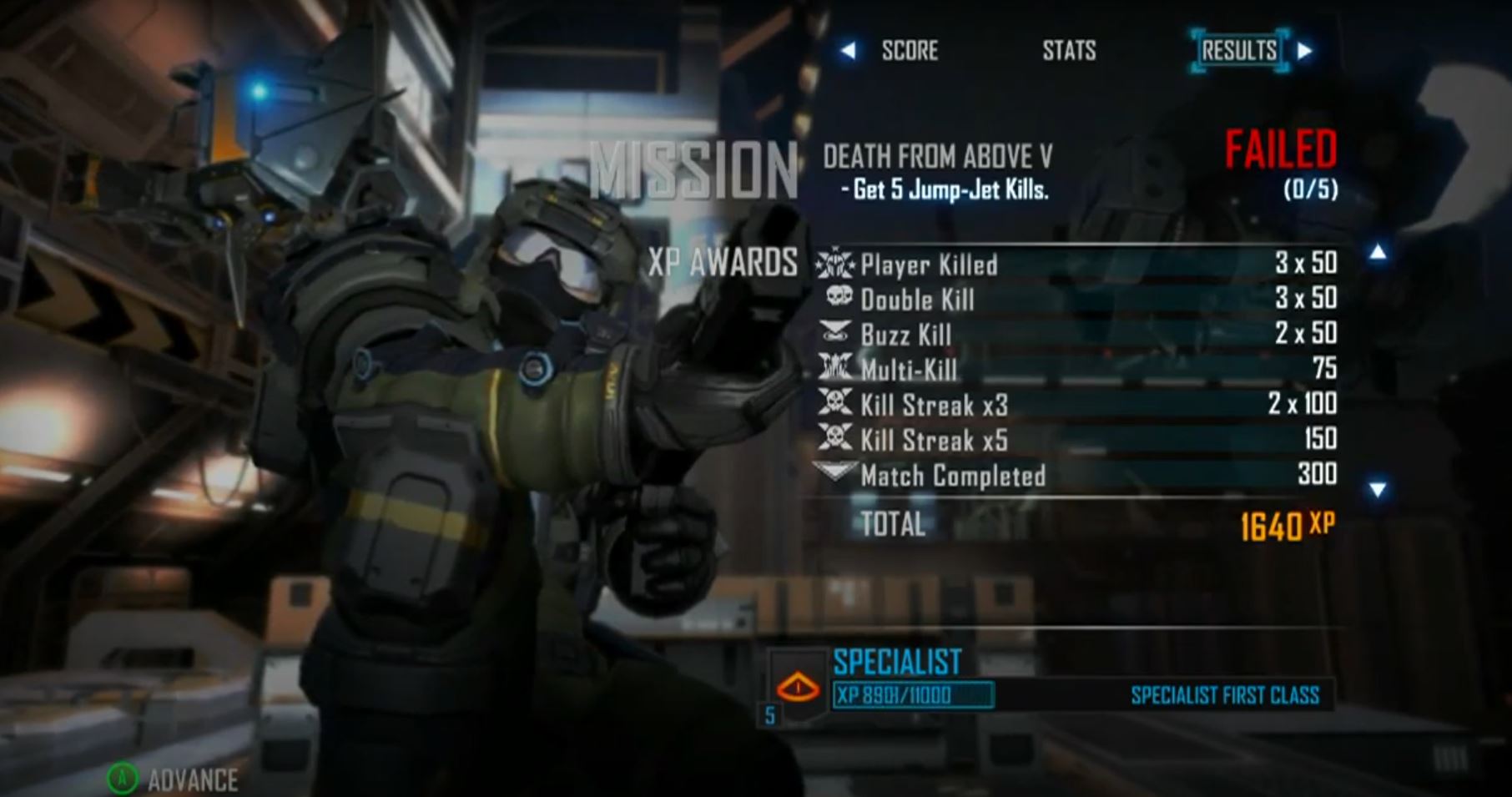The image size is (1512, 797).
Task: Click the Specialist rank badge icon
Action: [x=798, y=687]
